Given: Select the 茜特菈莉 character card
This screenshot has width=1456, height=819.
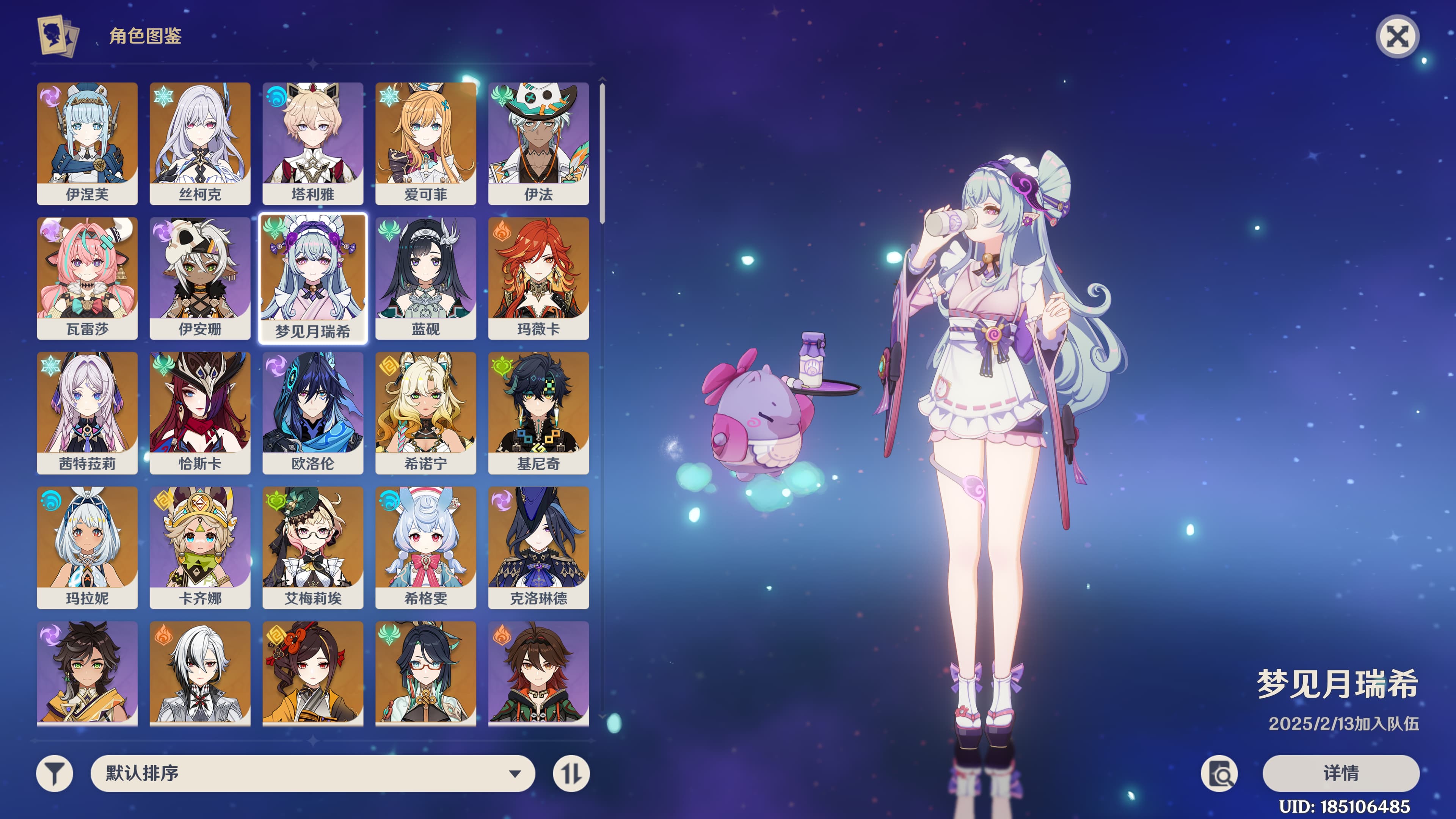Looking at the screenshot, I should (x=87, y=413).
